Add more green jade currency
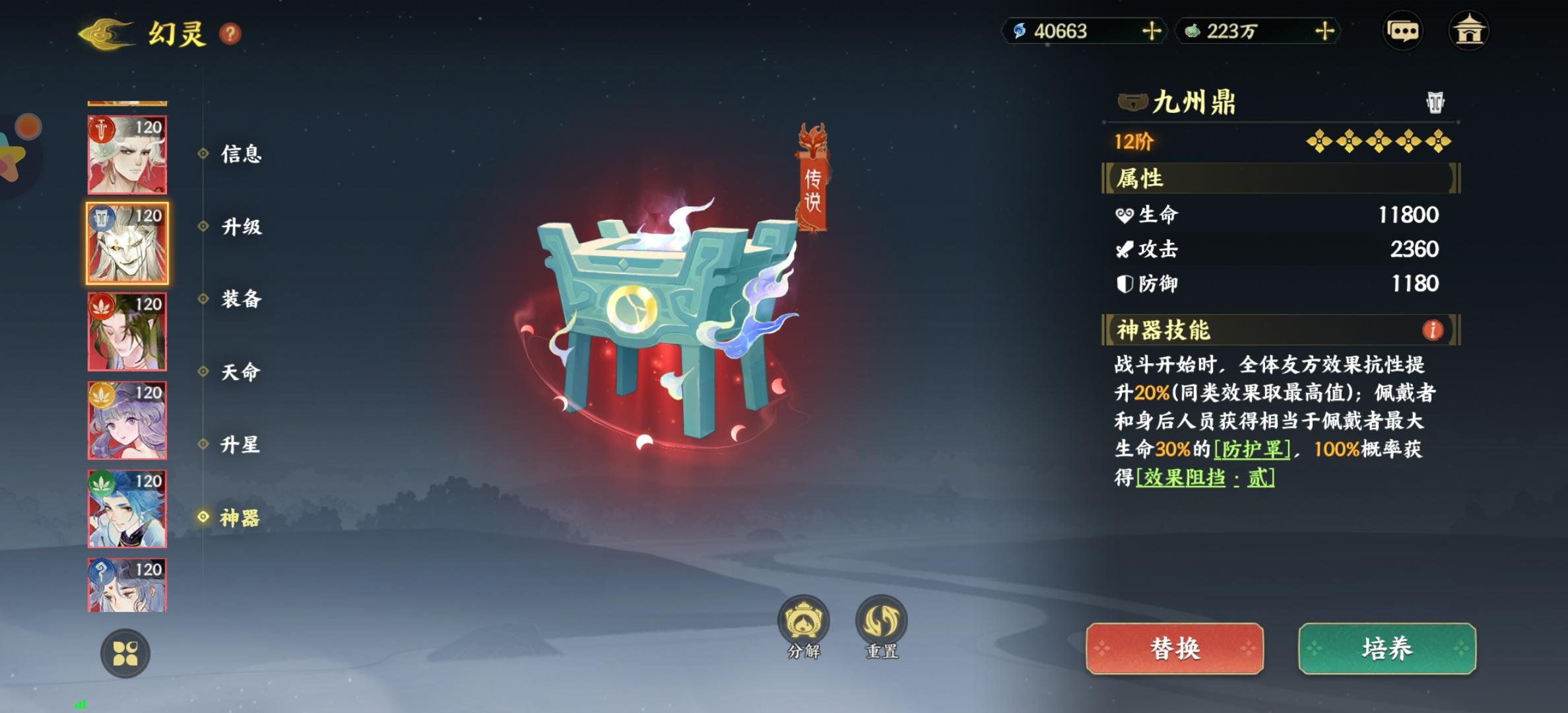Image resolution: width=1568 pixels, height=713 pixels. tap(1324, 31)
